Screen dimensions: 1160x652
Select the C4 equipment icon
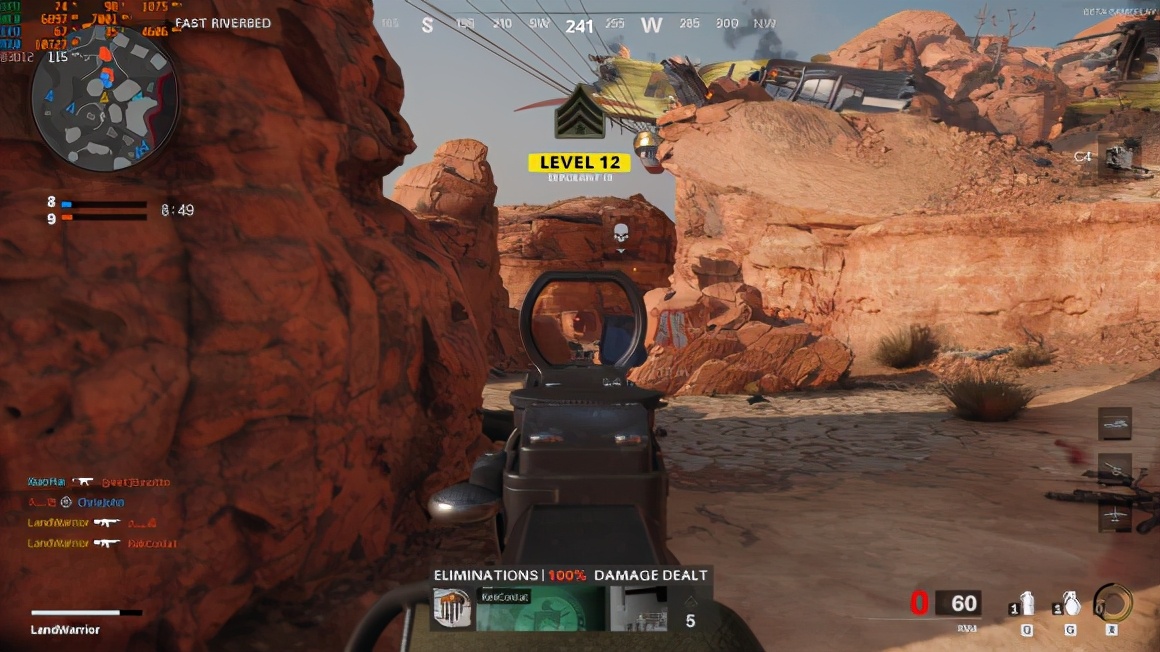1118,157
